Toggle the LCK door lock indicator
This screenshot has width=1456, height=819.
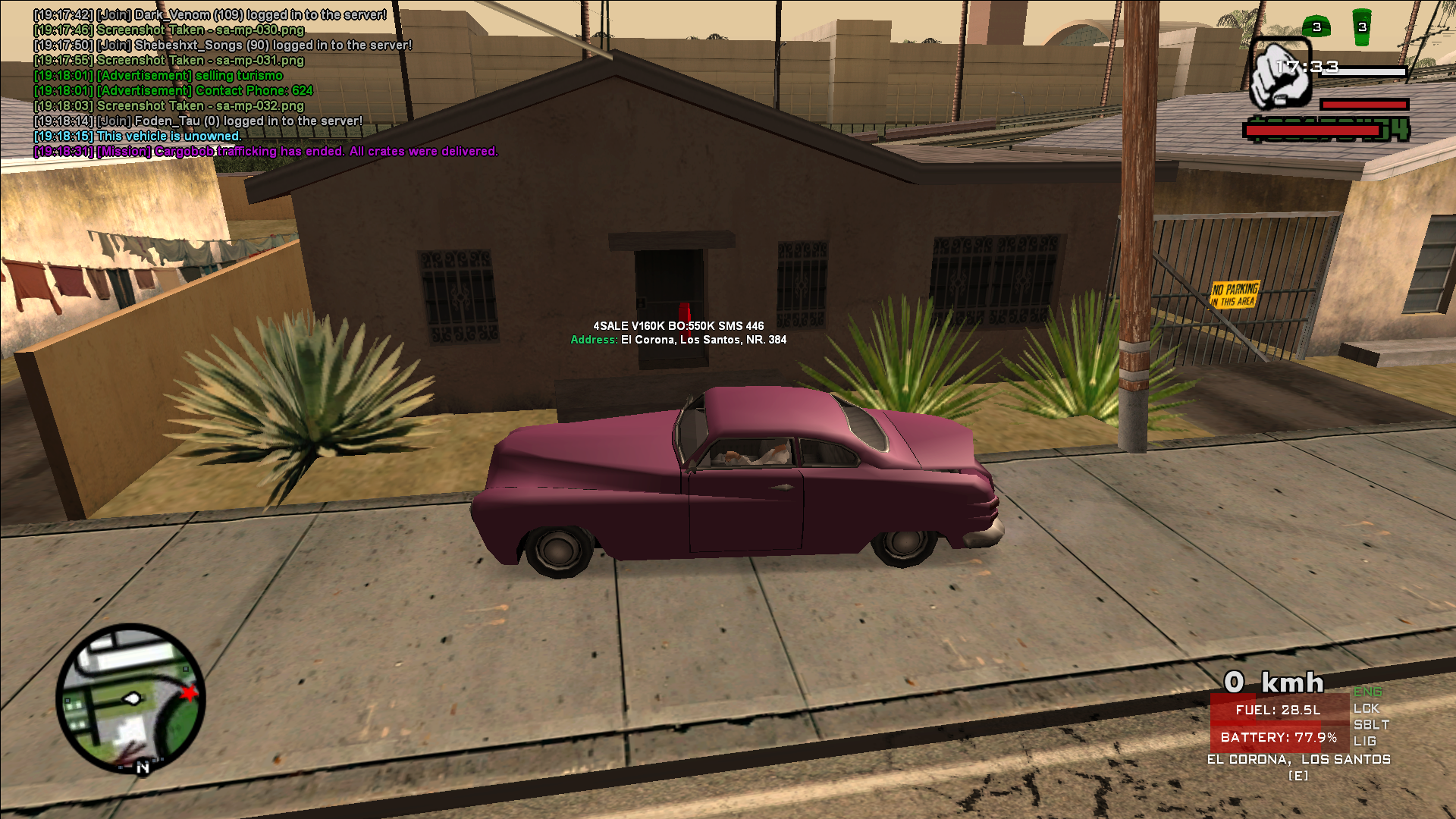(x=1366, y=708)
